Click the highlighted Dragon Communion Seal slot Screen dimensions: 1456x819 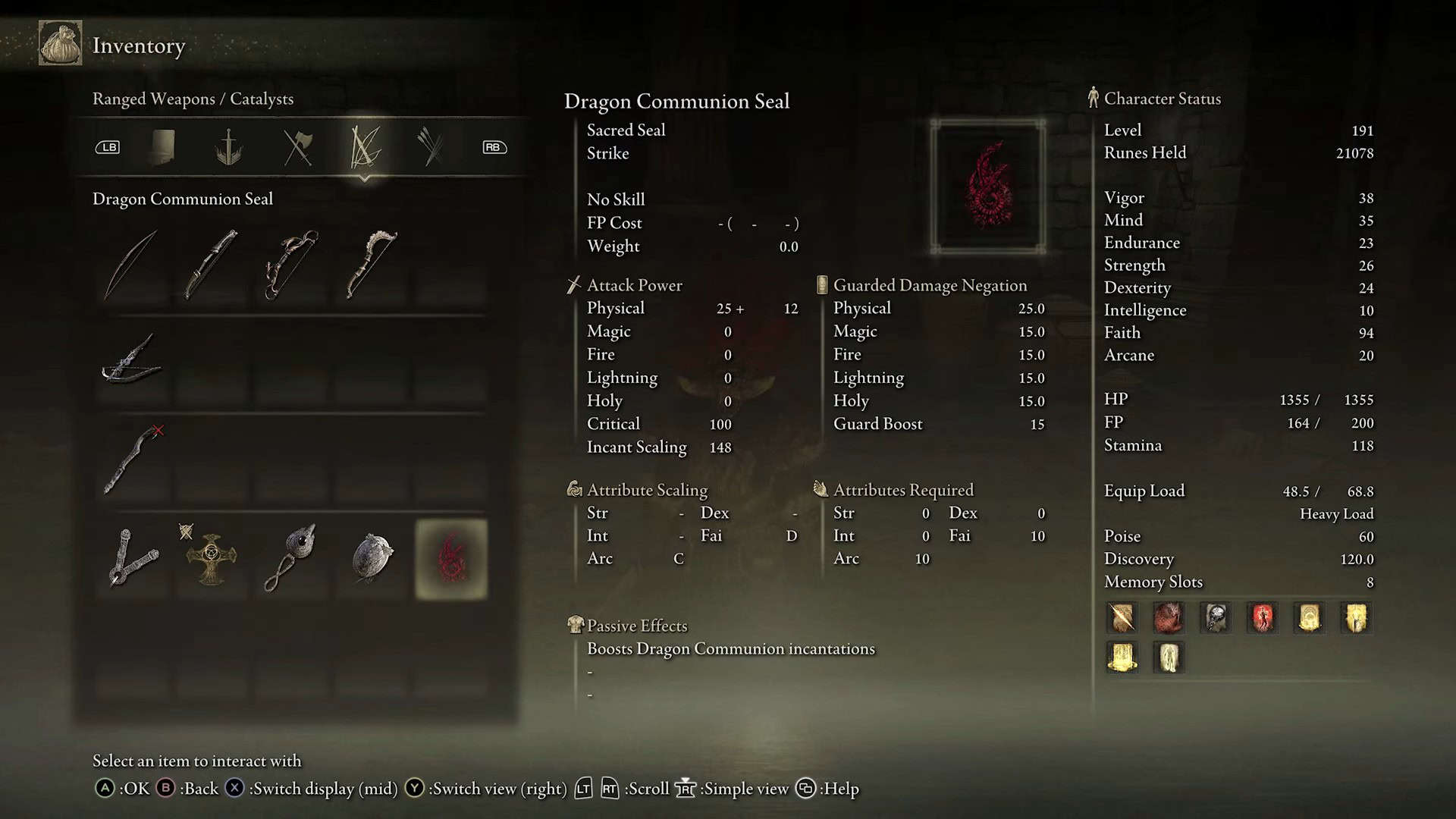[452, 559]
